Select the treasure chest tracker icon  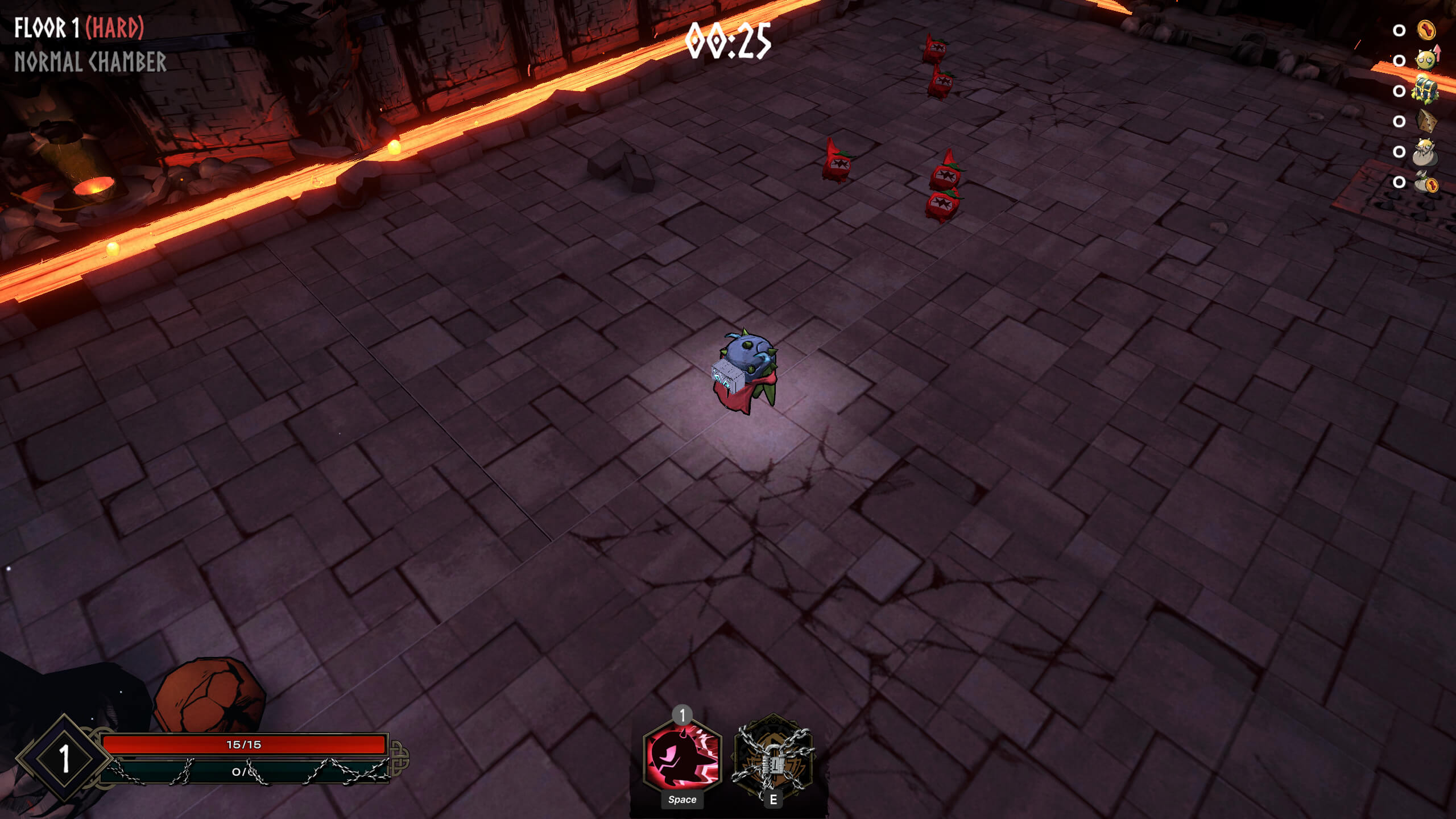1426,90
